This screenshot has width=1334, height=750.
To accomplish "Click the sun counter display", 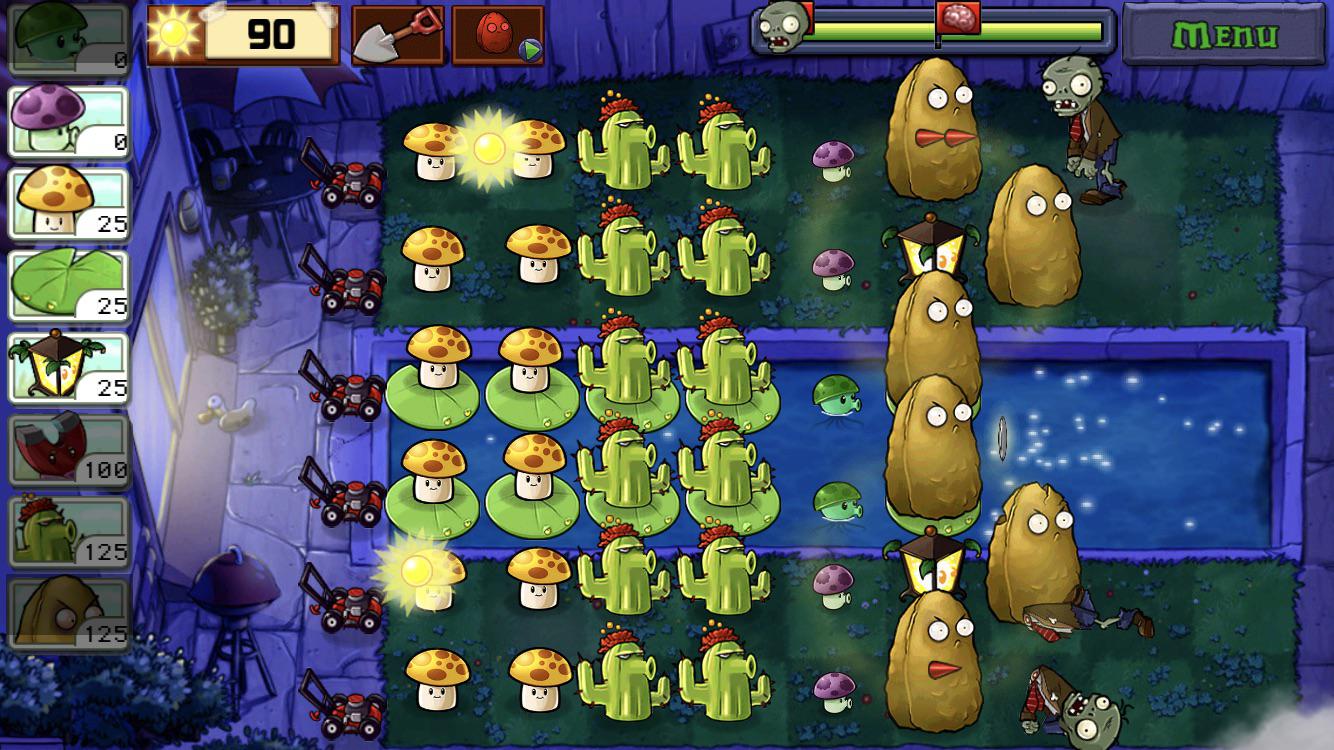I will click(x=242, y=33).
